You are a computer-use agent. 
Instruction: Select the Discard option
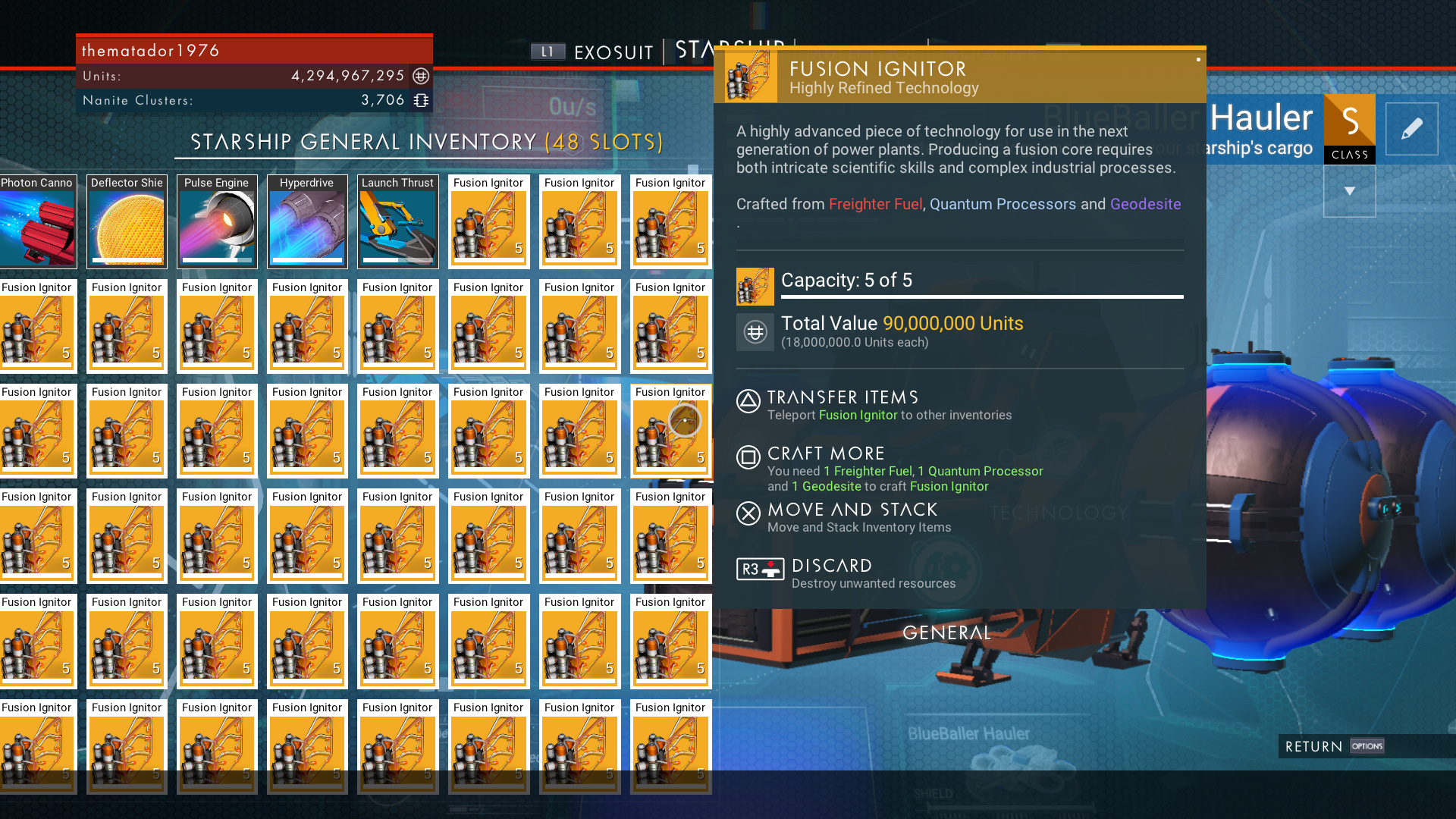[831, 566]
